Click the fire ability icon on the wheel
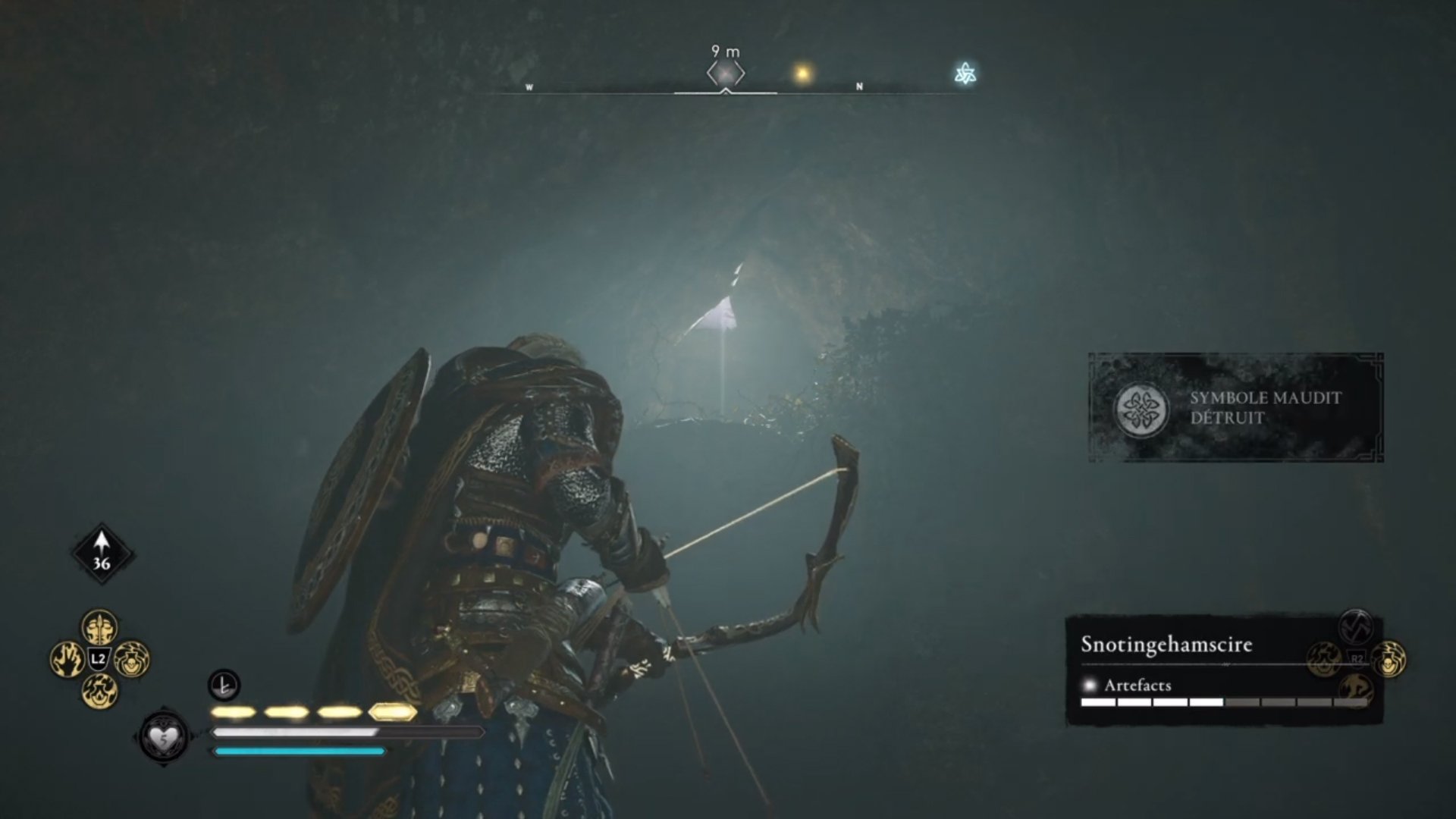1456x819 pixels. coord(100,692)
